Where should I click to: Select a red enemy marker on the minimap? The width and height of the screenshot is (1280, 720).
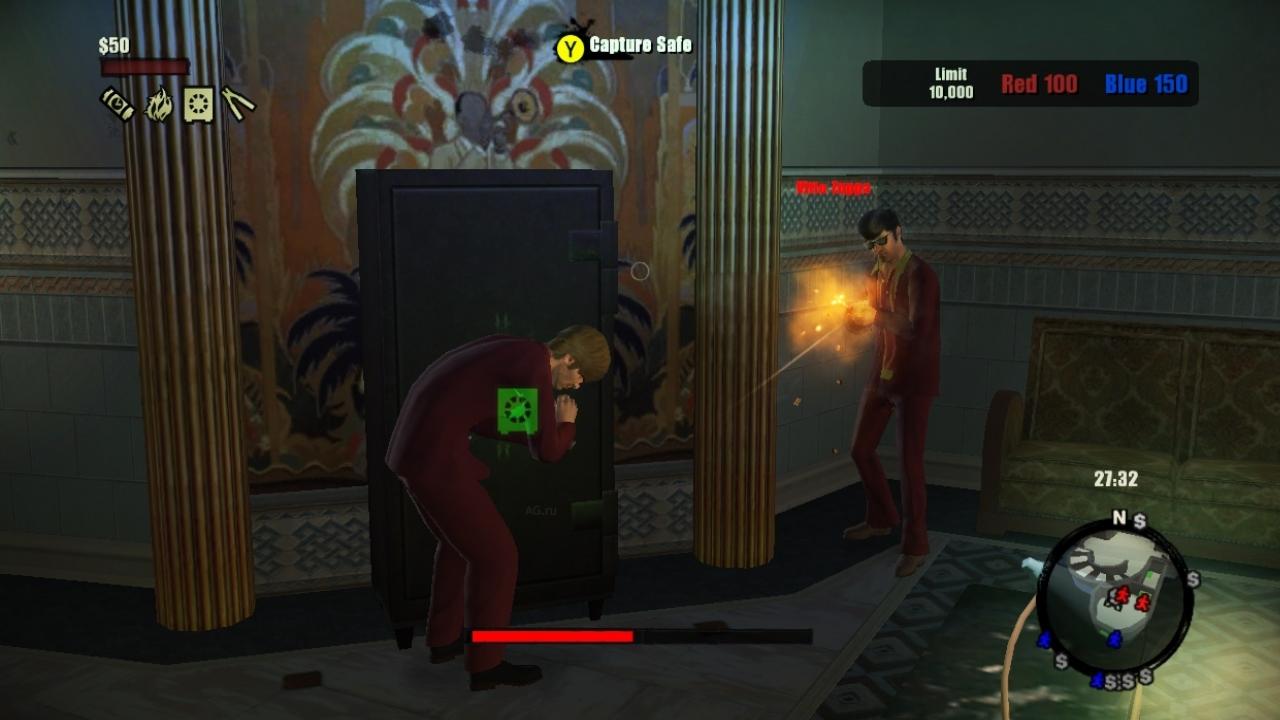coord(1122,595)
